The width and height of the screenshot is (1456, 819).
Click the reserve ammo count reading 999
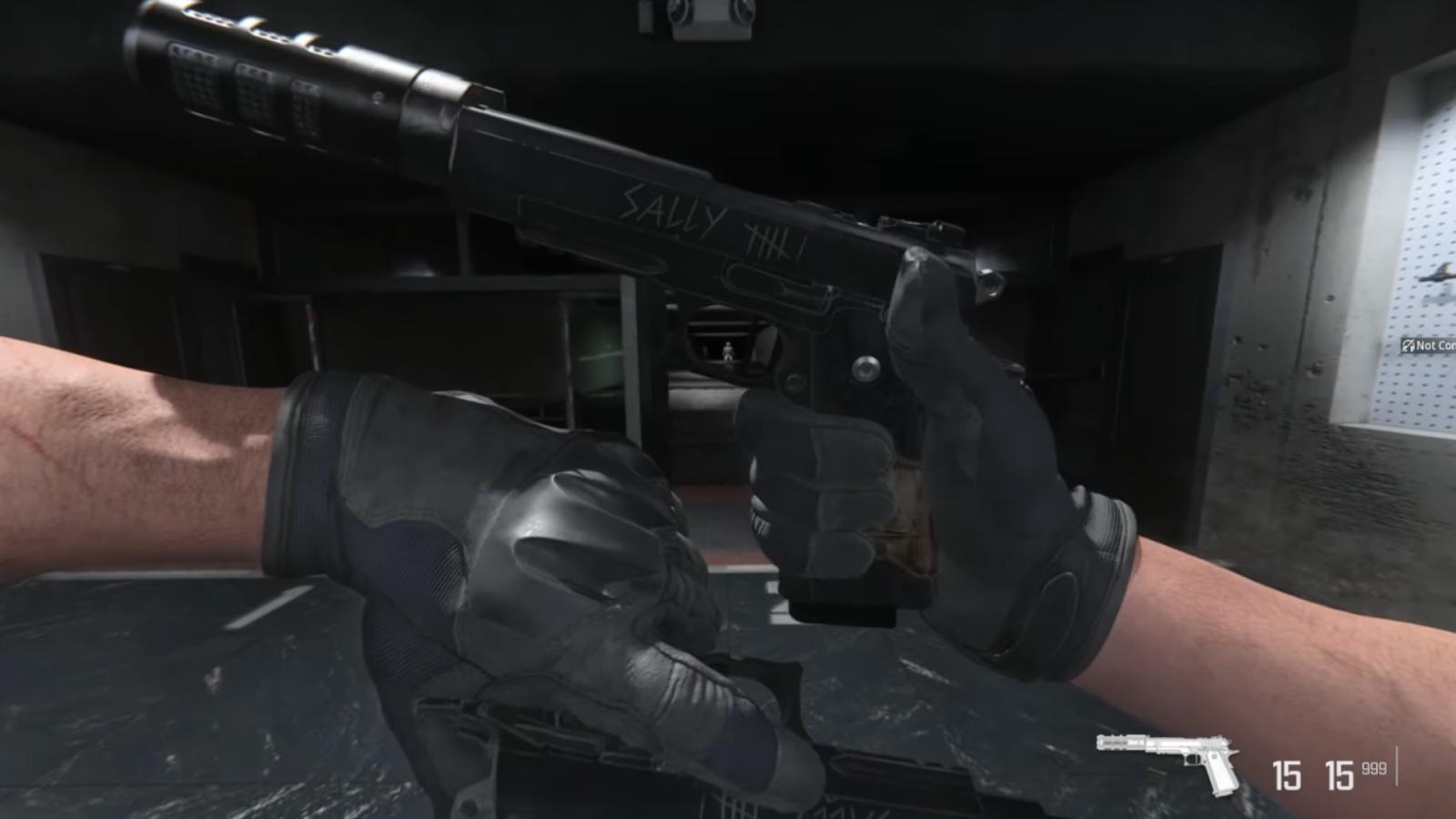click(x=1374, y=769)
